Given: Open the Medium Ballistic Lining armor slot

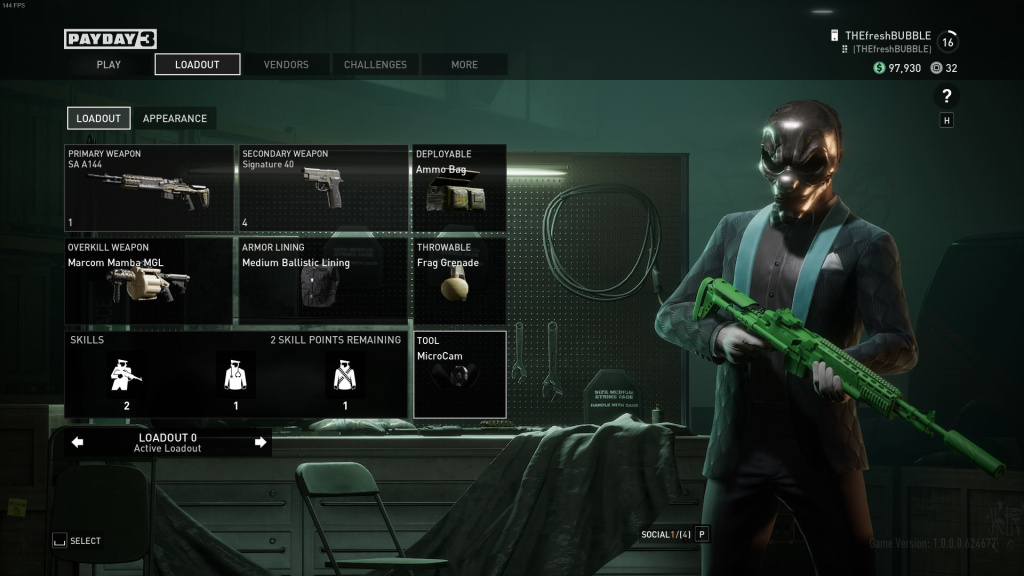Looking at the screenshot, I should (323, 281).
